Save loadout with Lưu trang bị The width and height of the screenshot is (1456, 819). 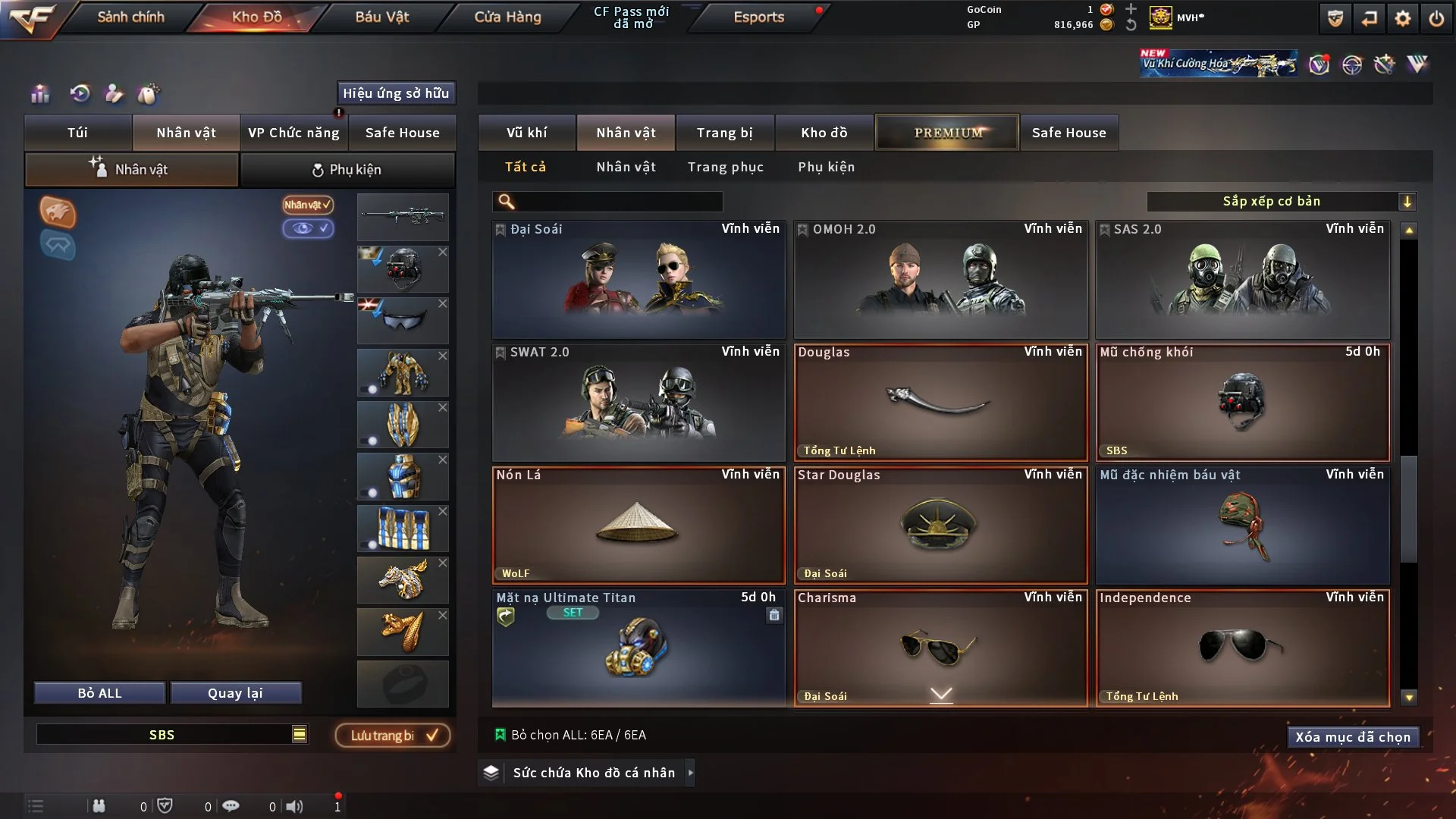(x=393, y=736)
